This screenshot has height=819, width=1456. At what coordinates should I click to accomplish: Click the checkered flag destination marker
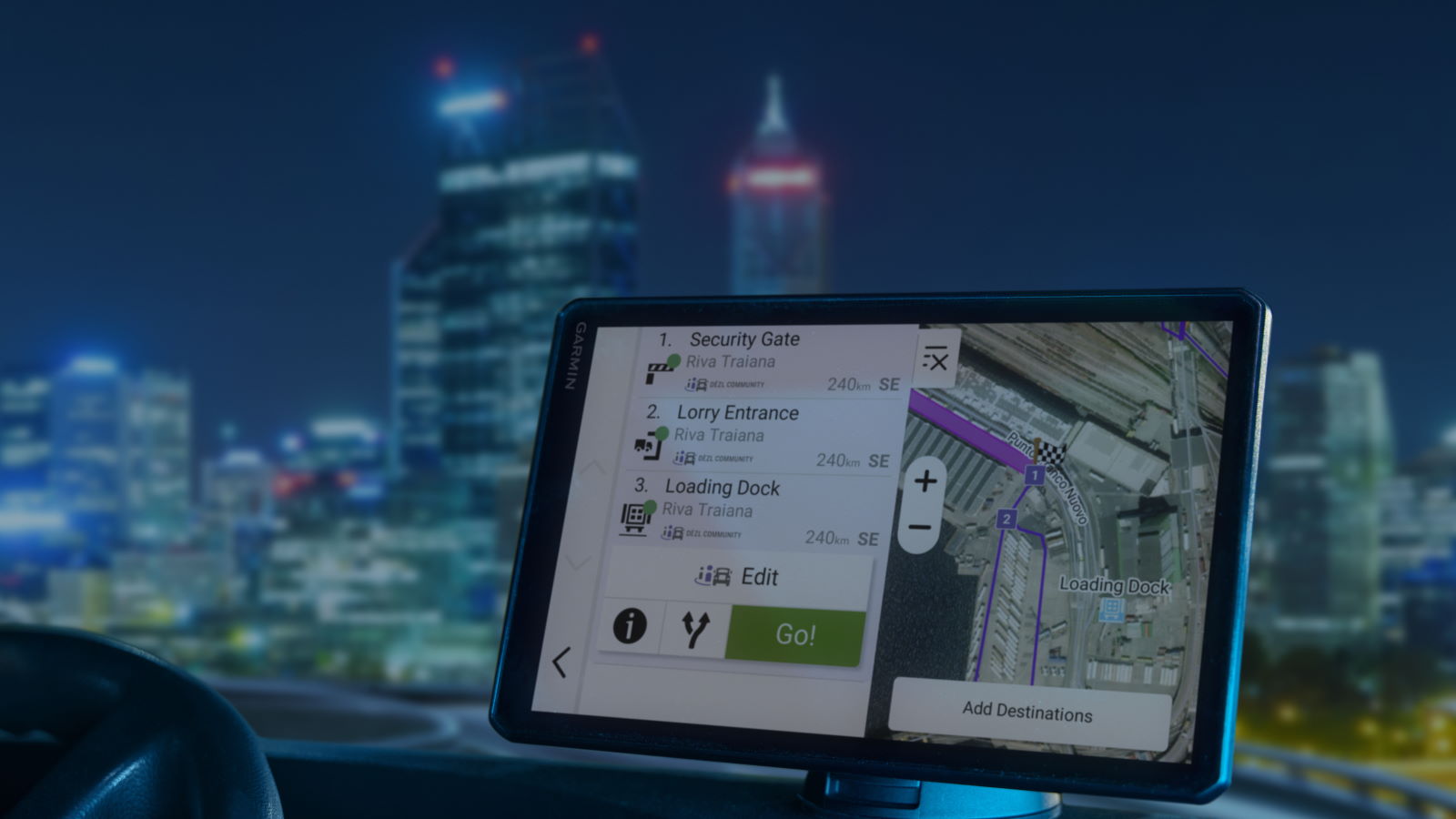[1051, 451]
